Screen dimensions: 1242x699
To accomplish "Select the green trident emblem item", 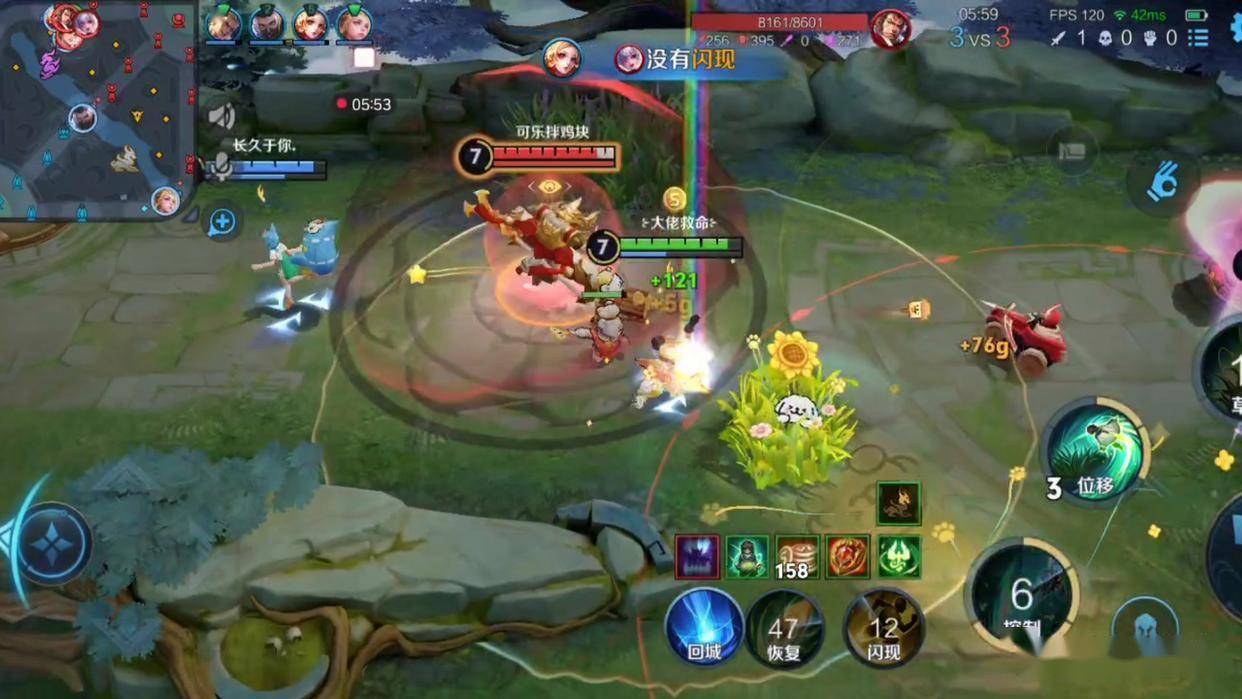I will (899, 557).
